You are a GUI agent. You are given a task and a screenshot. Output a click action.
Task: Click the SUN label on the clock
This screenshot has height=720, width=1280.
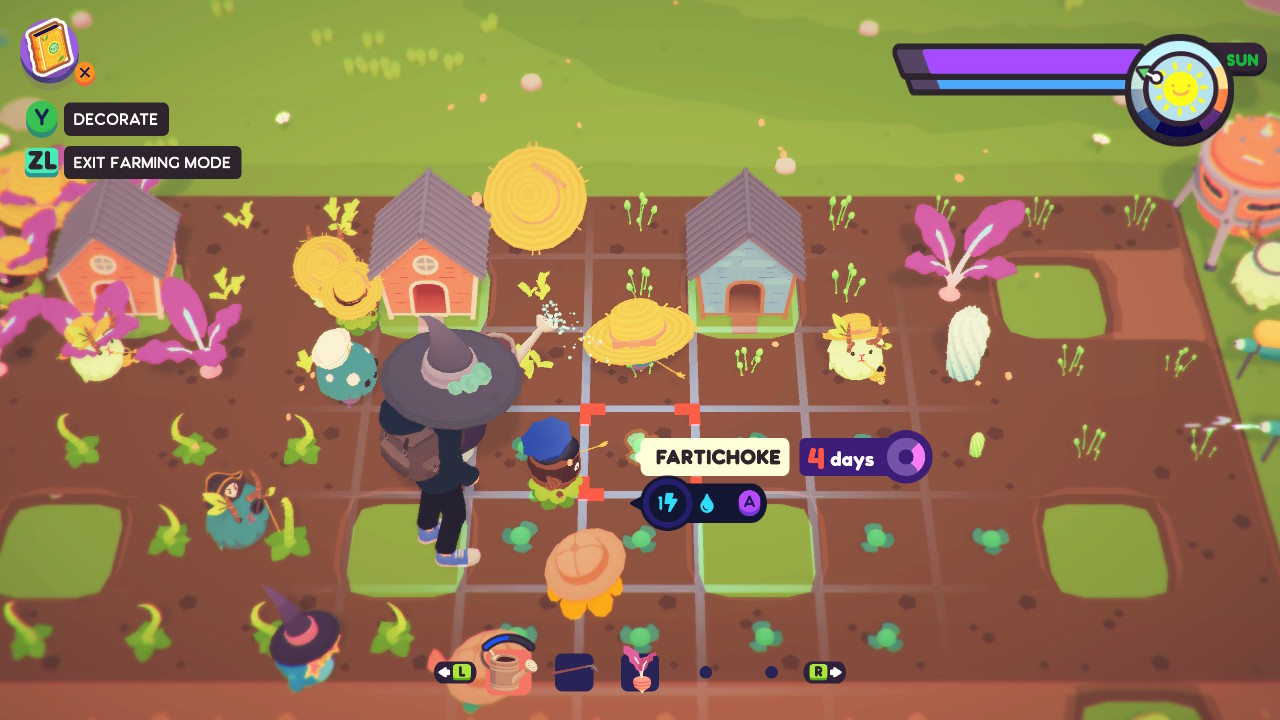point(1242,60)
